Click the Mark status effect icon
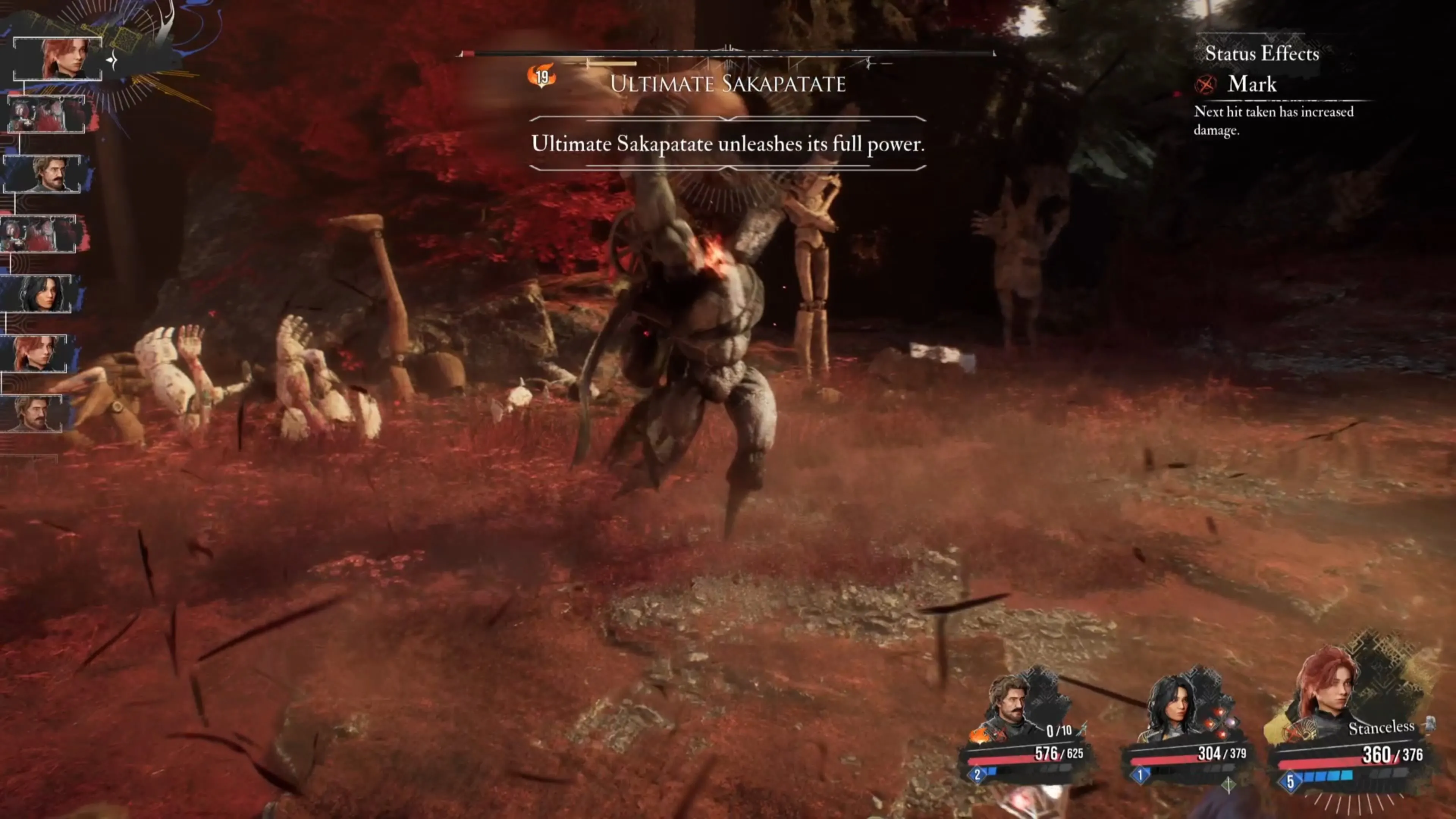Viewport: 1456px width, 819px height. (x=1205, y=85)
